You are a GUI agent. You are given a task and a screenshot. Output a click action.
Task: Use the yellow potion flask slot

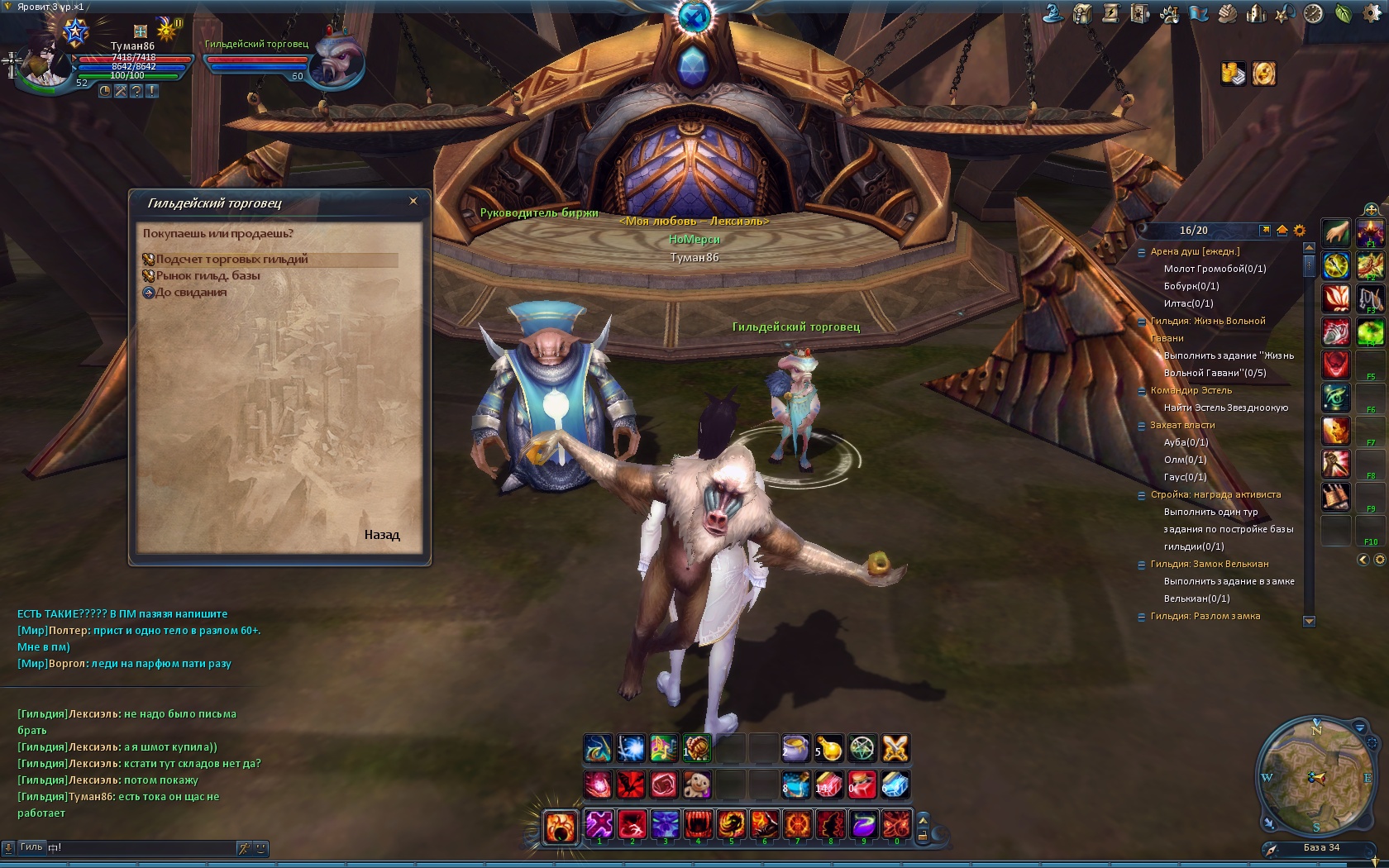coord(829,749)
